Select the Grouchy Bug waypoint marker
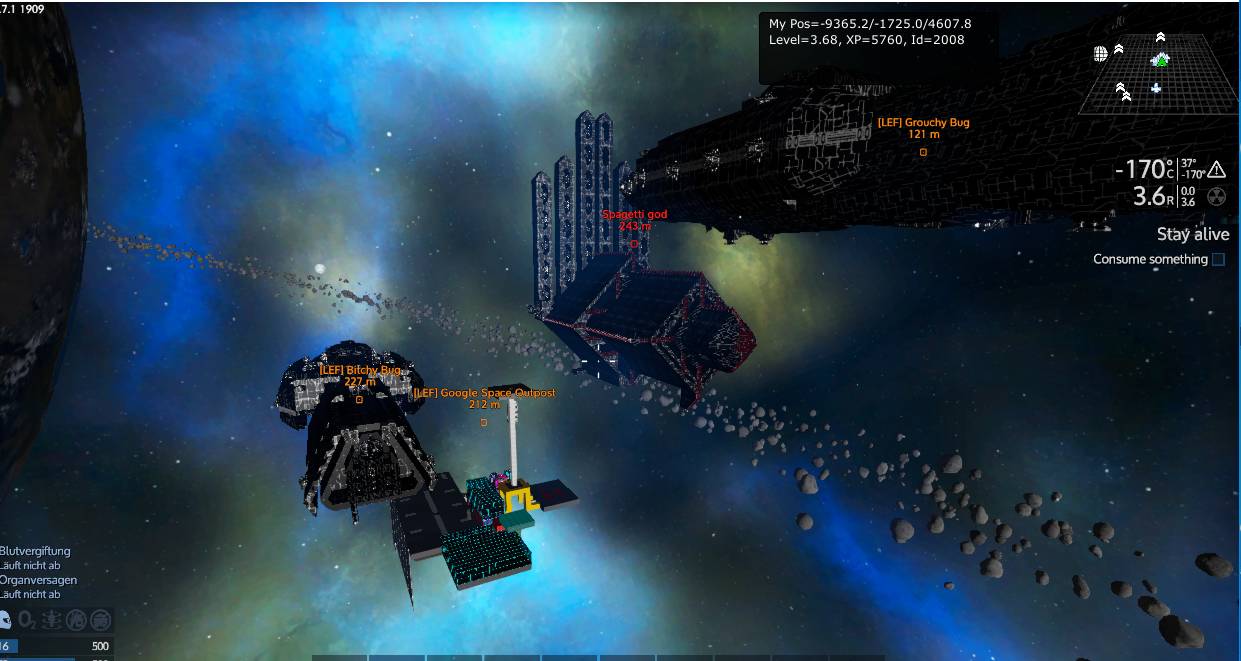The height and width of the screenshot is (661, 1241). click(x=923, y=152)
